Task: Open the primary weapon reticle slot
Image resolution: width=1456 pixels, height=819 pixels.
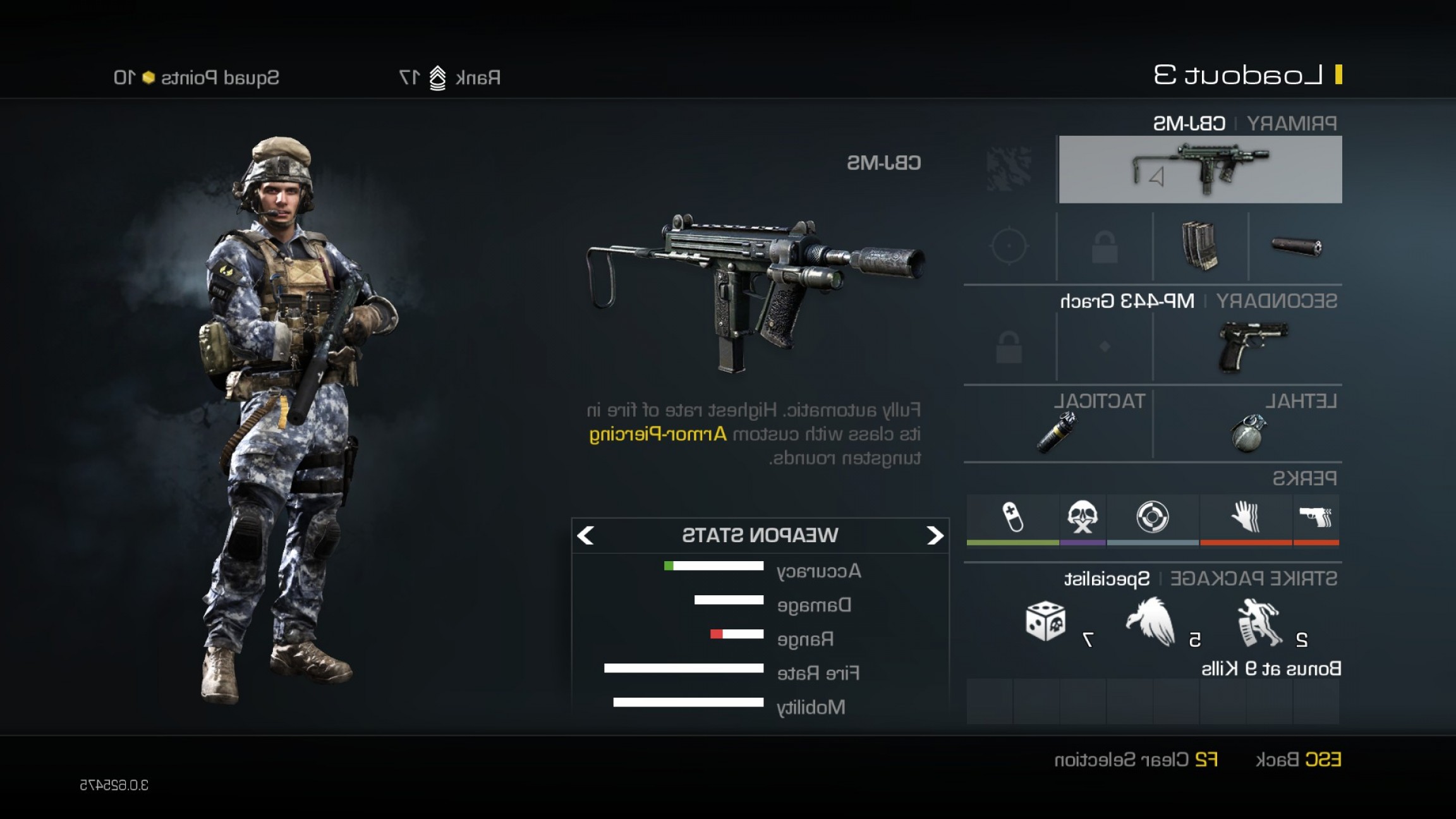Action: pyautogui.click(x=1009, y=246)
